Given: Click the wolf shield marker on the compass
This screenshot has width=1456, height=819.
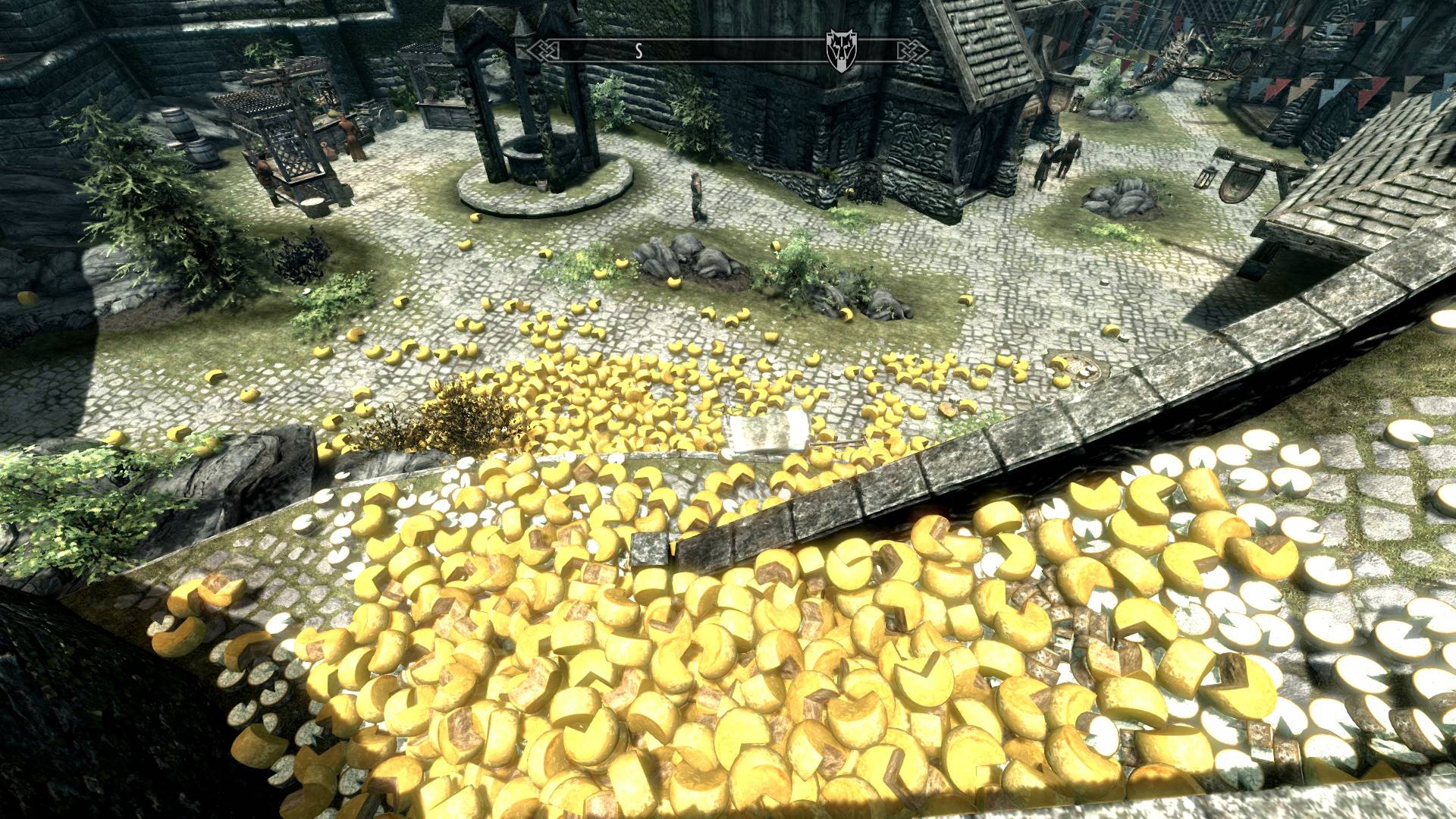Looking at the screenshot, I should tap(836, 52).
